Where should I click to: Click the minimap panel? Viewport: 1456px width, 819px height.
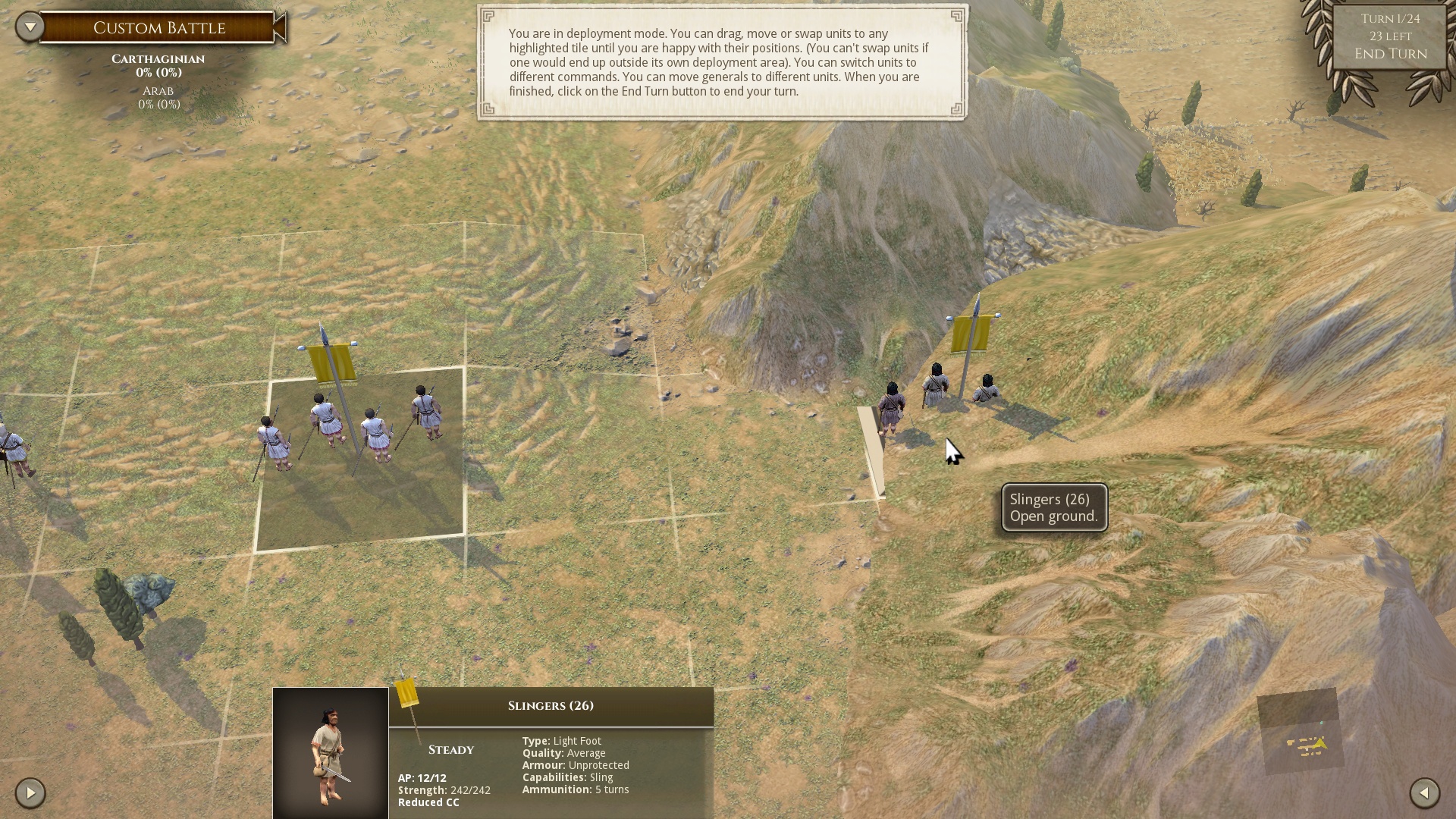click(x=1300, y=730)
